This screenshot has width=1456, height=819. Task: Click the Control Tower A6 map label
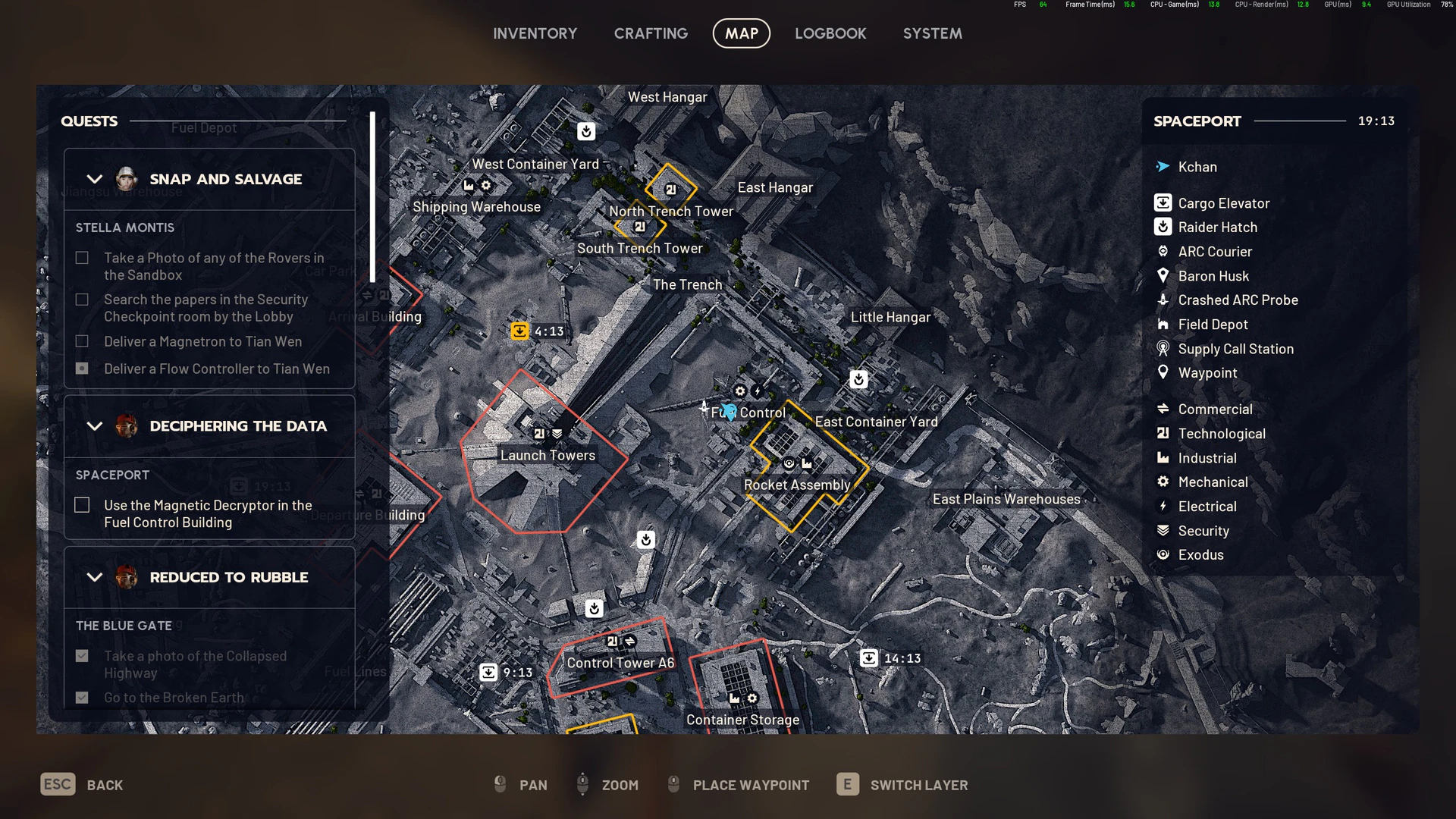click(620, 663)
